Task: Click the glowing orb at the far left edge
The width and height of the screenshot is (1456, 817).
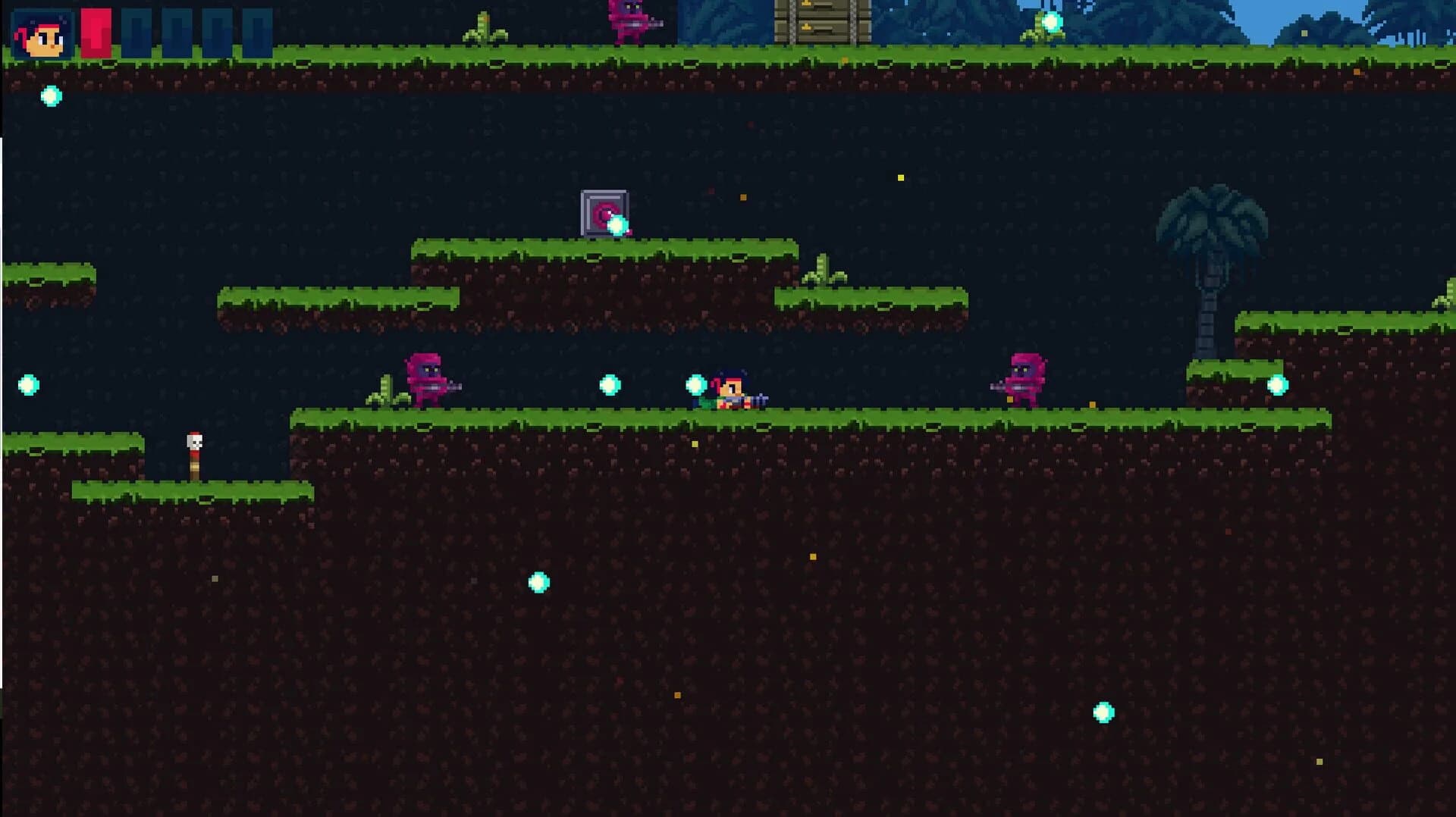Action: (x=27, y=387)
